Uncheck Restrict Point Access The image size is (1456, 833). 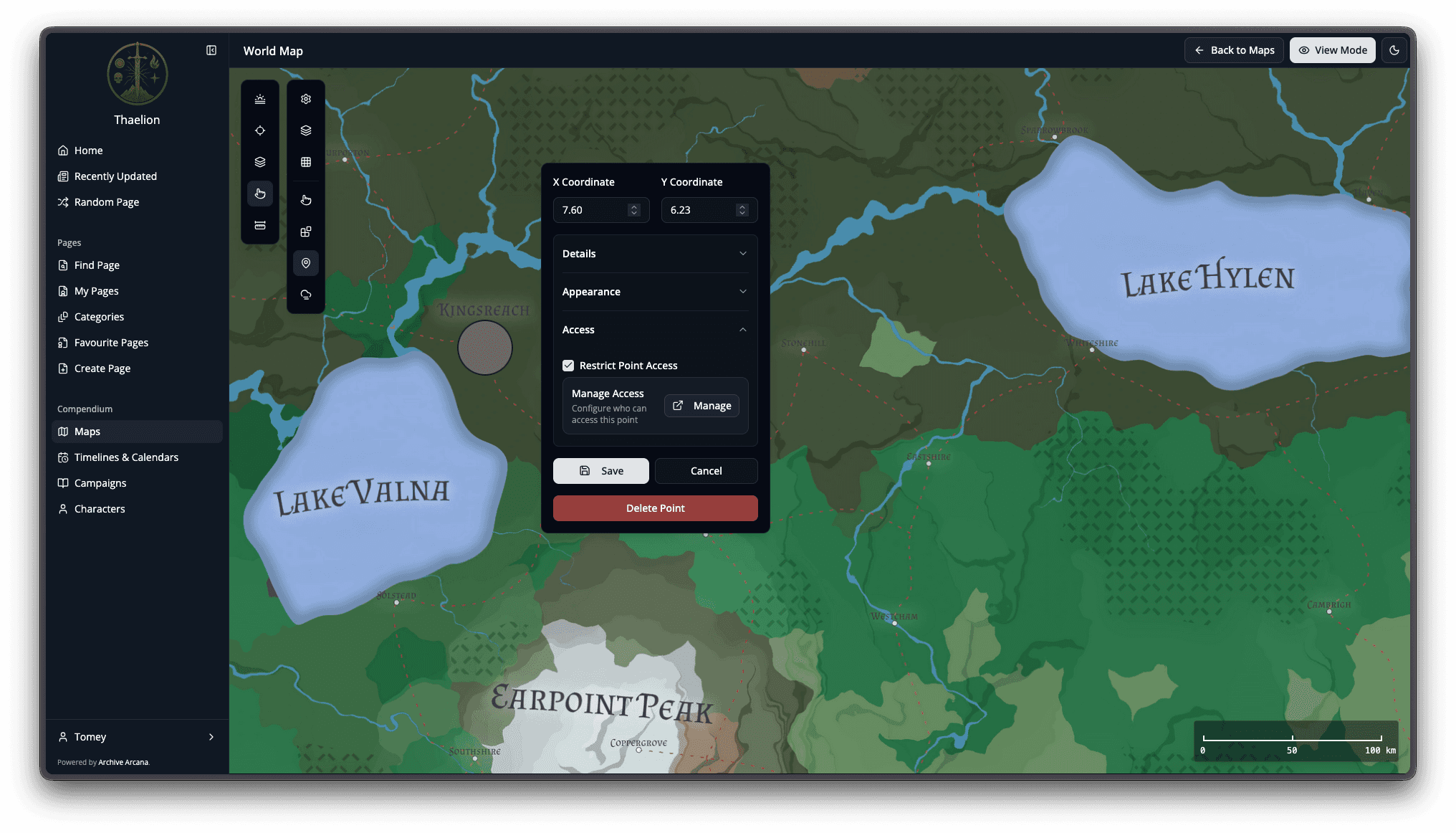(x=568, y=366)
